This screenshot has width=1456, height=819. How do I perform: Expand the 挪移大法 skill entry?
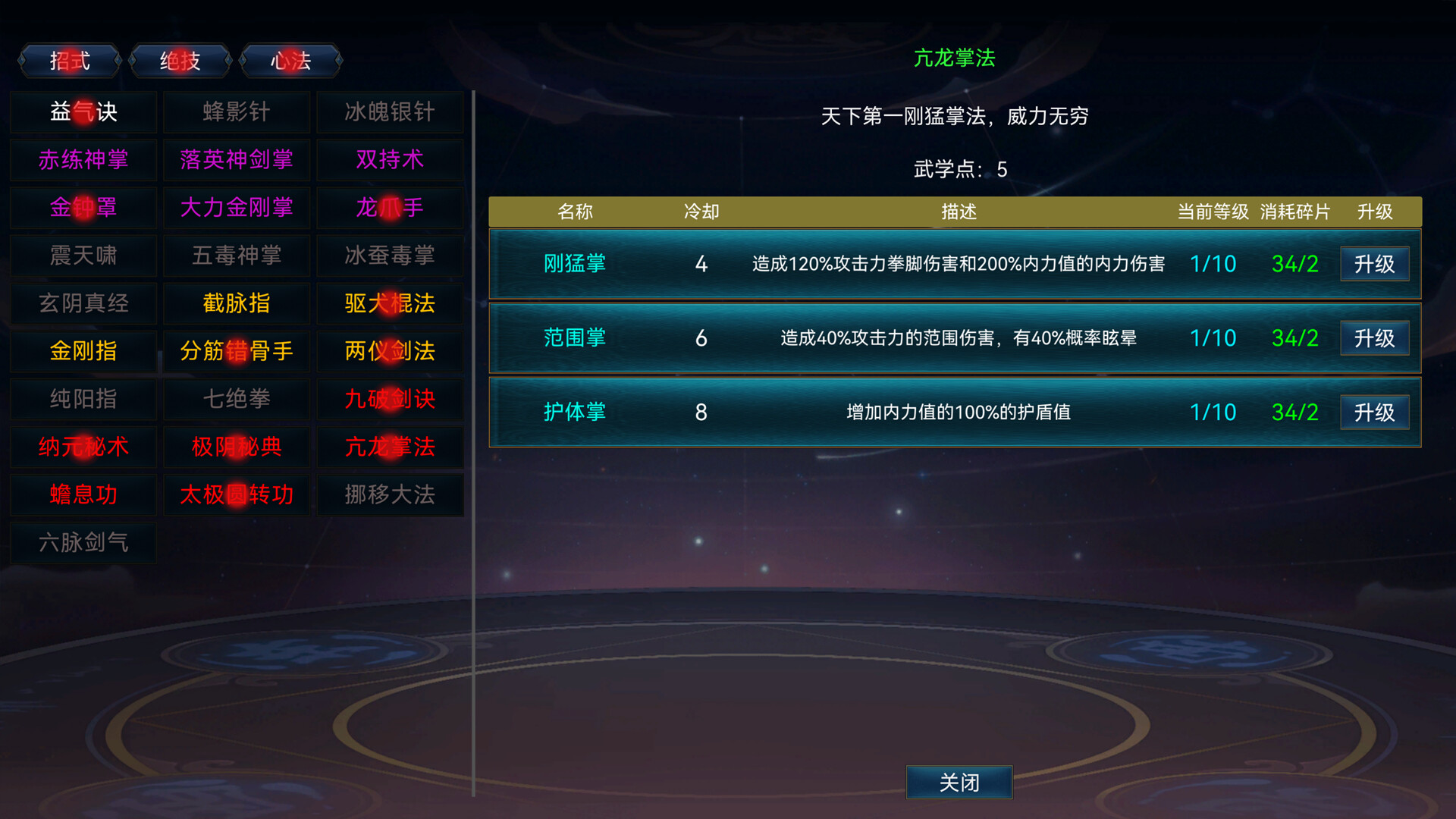pos(390,494)
